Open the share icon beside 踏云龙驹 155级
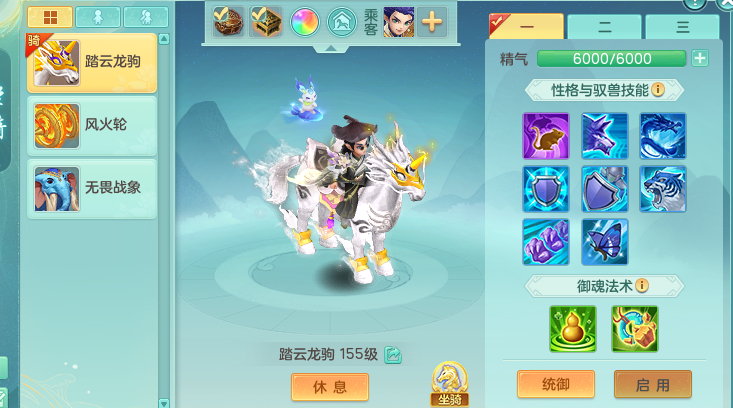Image resolution: width=733 pixels, height=408 pixels. pyautogui.click(x=393, y=354)
